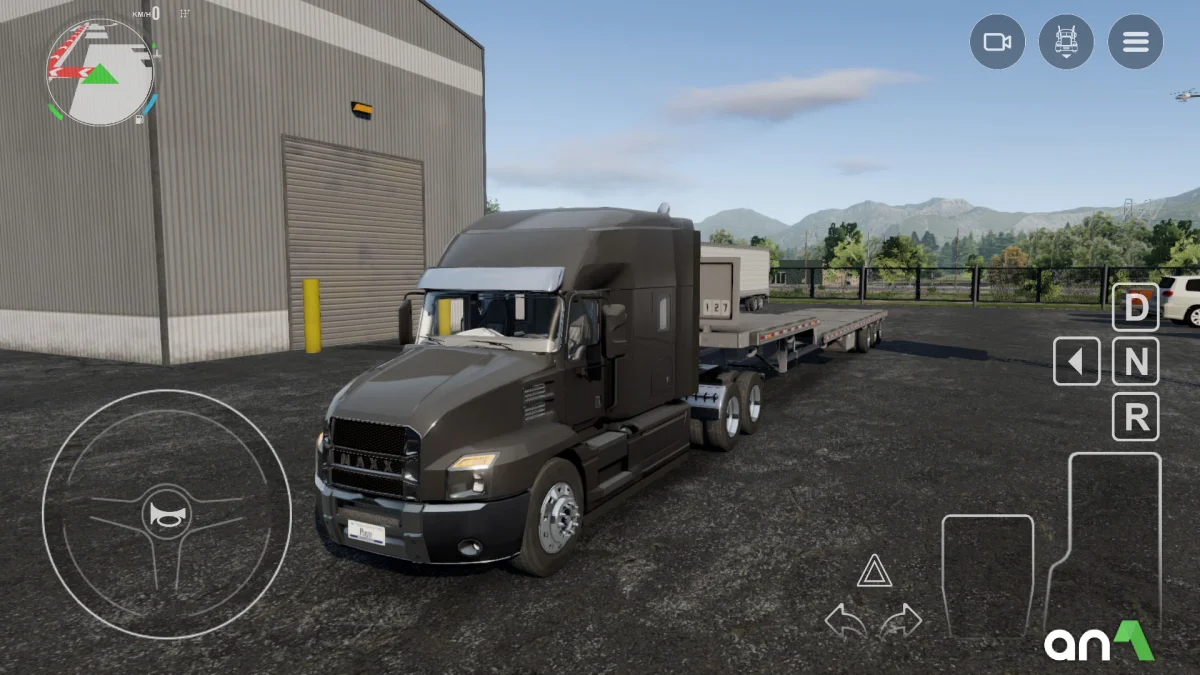Tap the camera view button
The width and height of the screenshot is (1200, 675).
pos(997,42)
